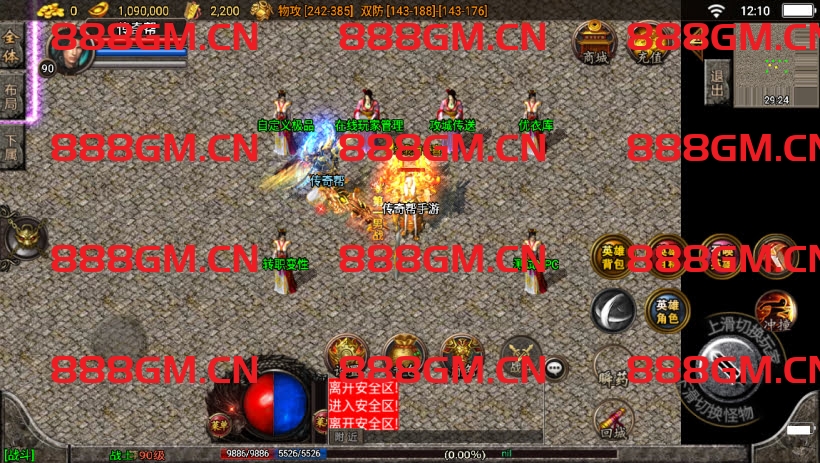Use the 瞬药 instant potion button
This screenshot has width=820, height=463.
click(x=612, y=368)
